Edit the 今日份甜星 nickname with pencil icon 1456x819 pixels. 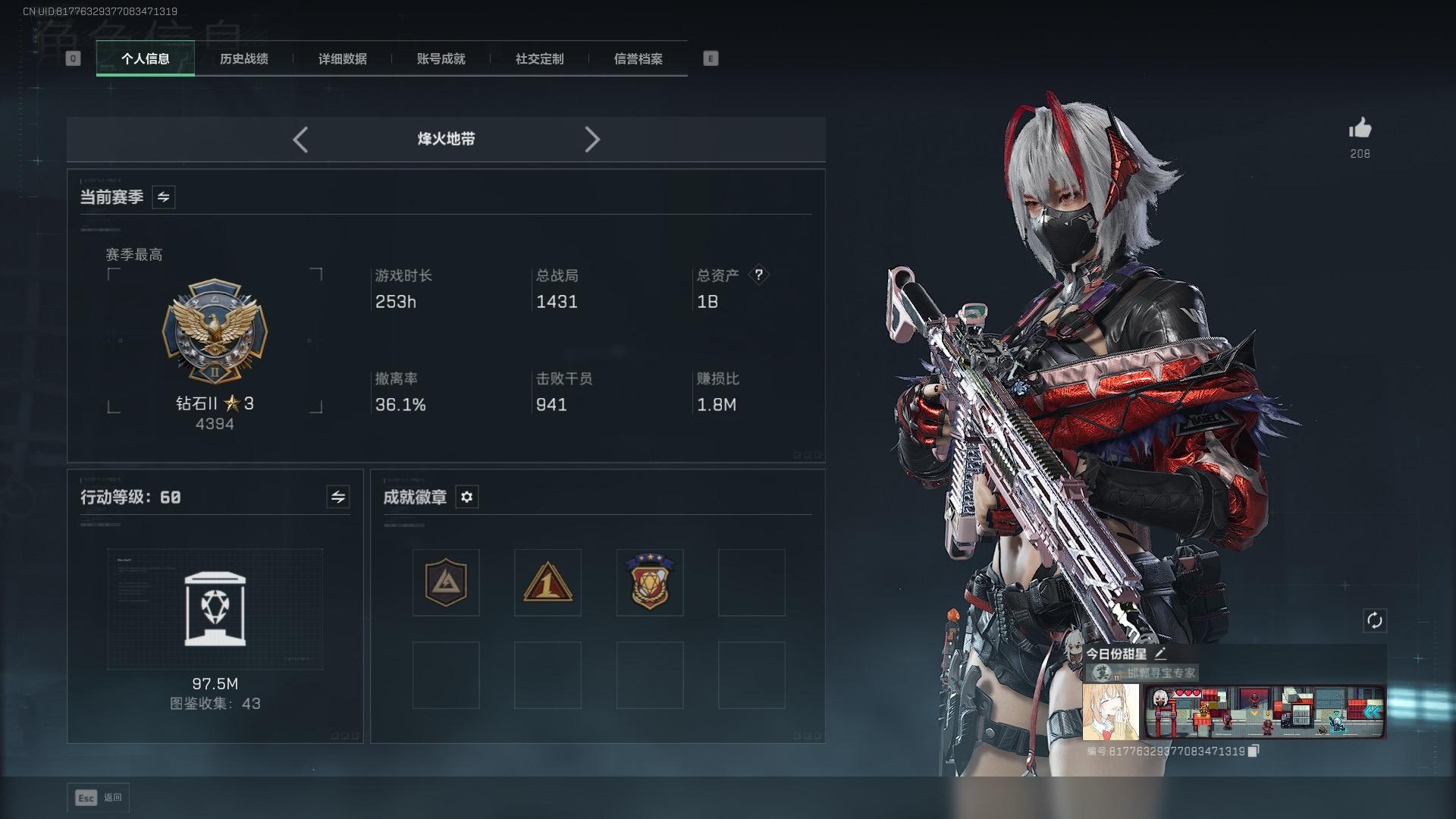click(1160, 654)
